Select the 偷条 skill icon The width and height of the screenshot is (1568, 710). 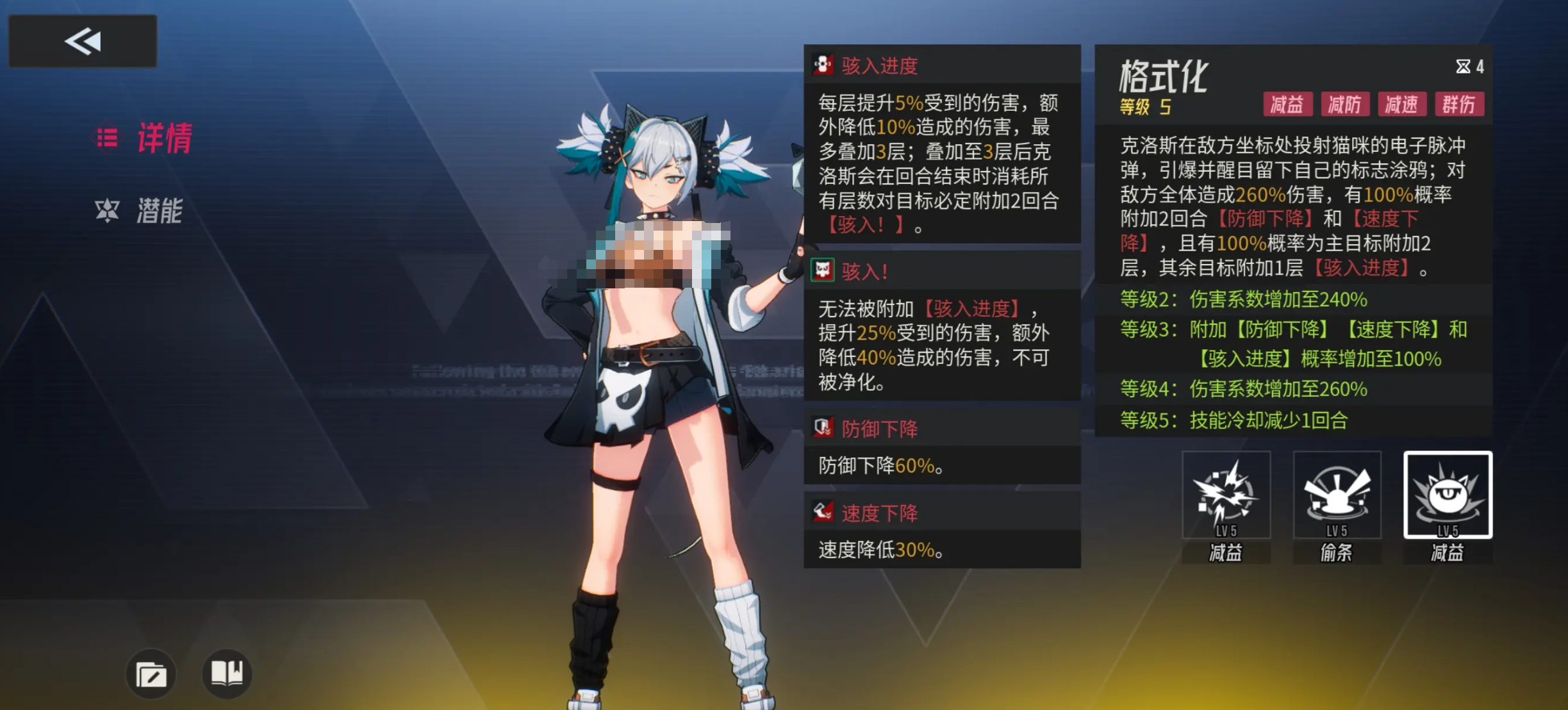(x=1336, y=497)
